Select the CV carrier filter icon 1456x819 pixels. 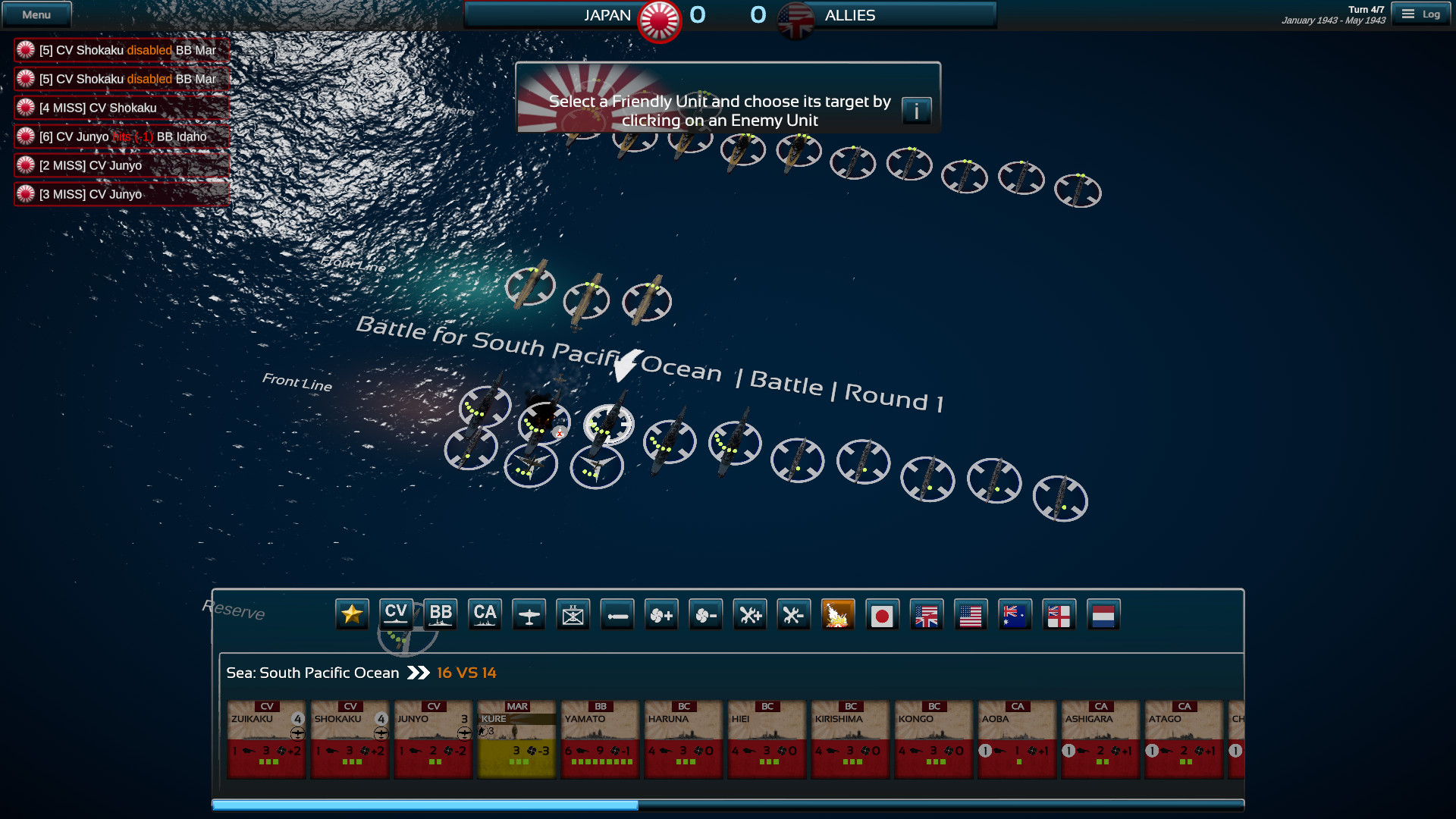coord(395,614)
